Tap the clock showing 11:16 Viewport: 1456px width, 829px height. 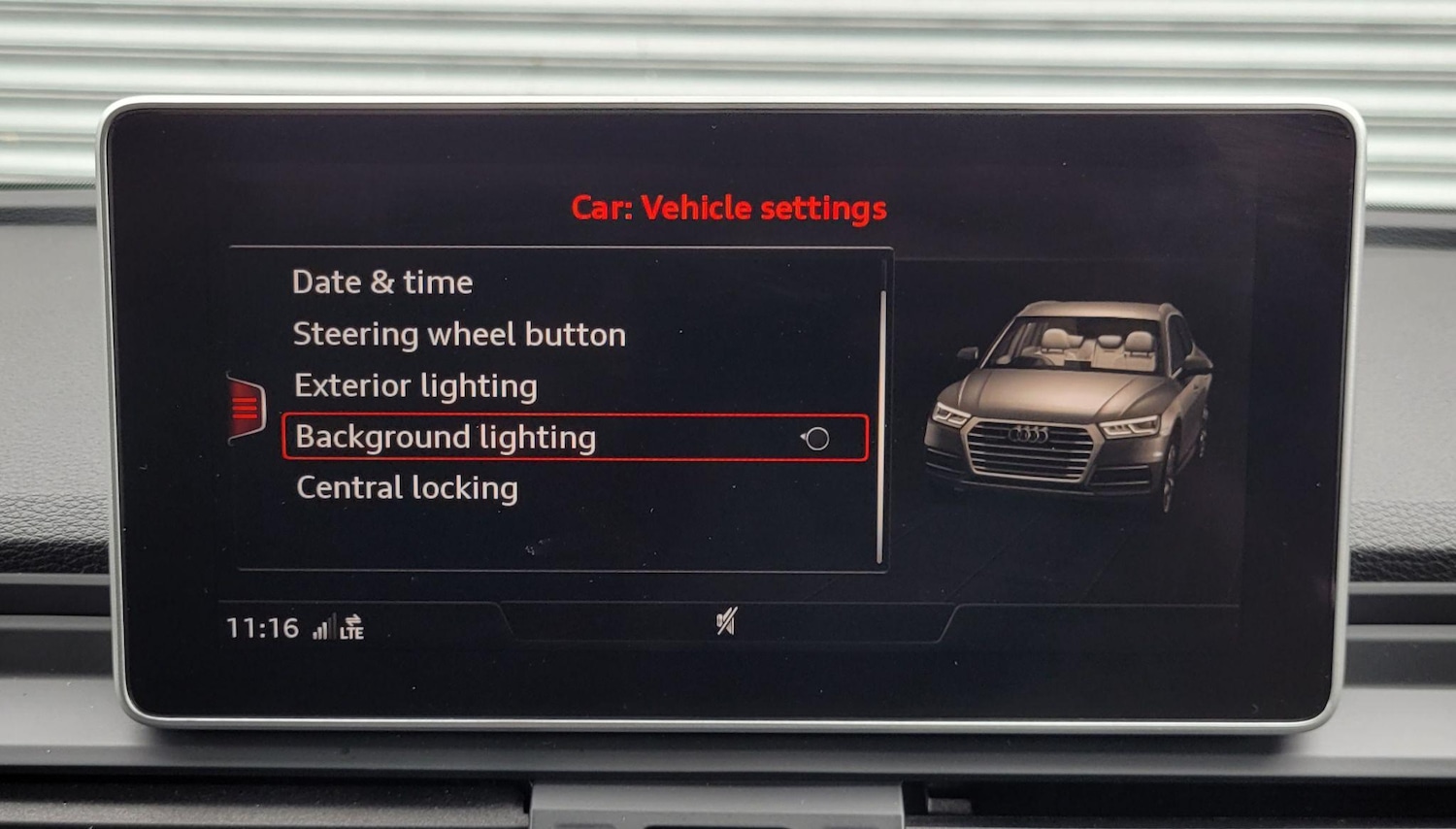[x=261, y=627]
